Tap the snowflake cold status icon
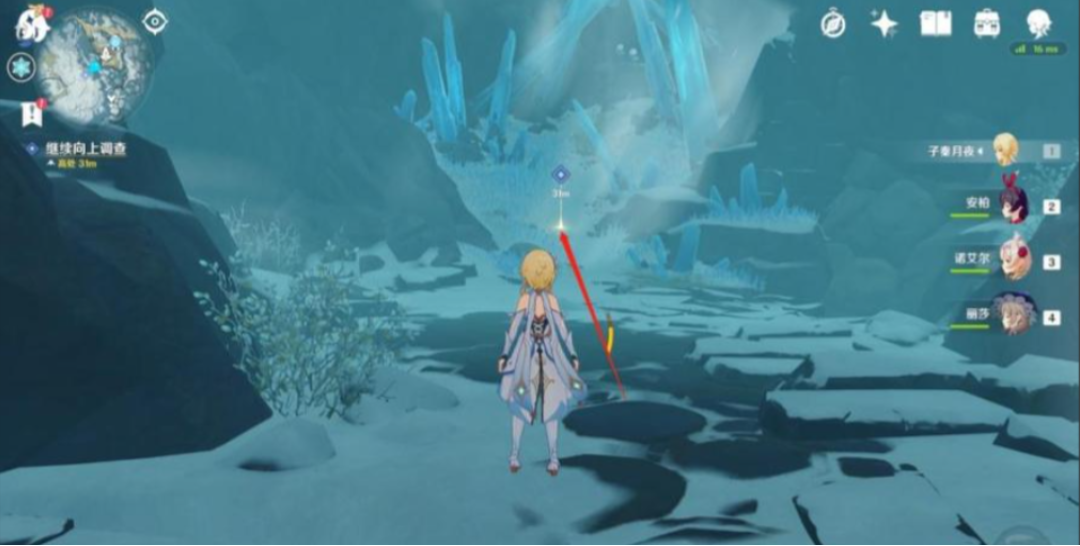Screen dimensions: 1080x546 [x=21, y=68]
